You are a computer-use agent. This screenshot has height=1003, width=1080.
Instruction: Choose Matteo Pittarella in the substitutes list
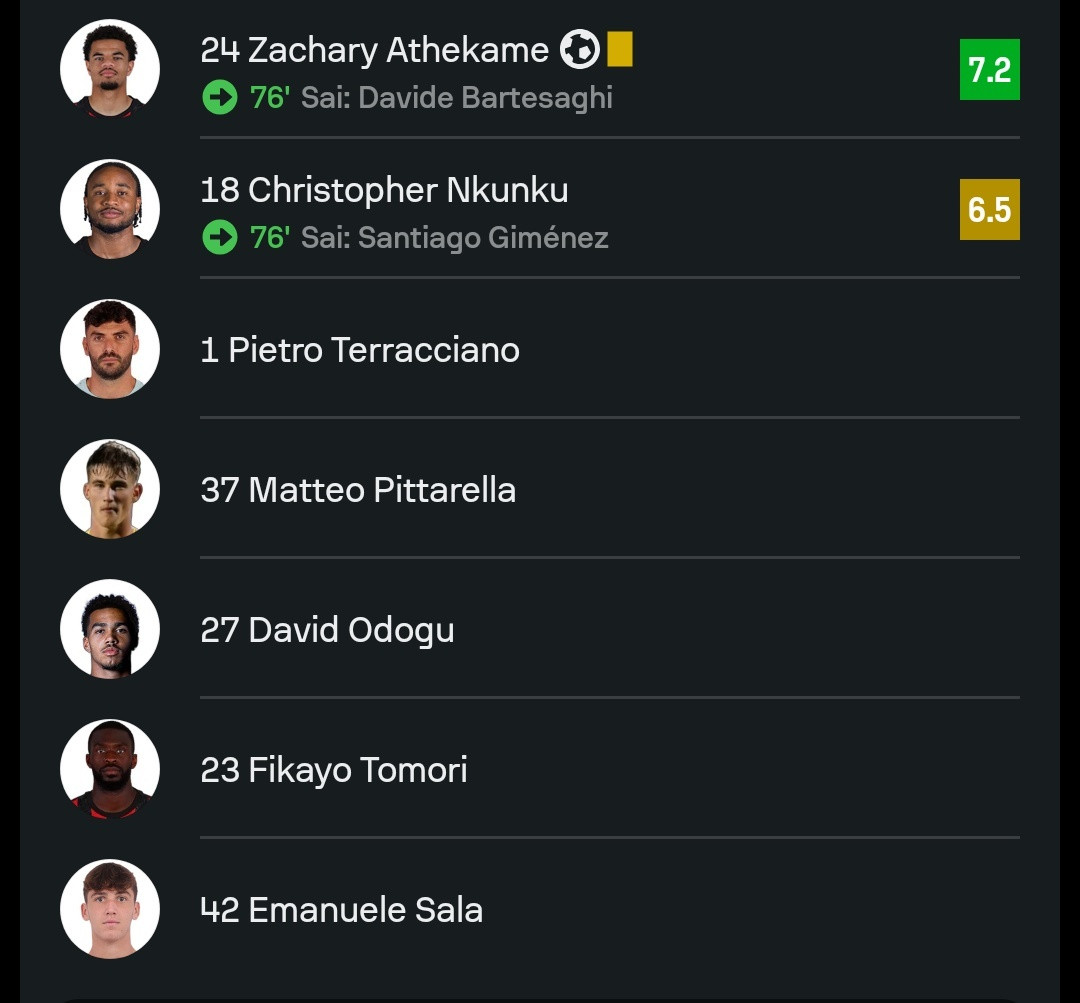coord(358,490)
